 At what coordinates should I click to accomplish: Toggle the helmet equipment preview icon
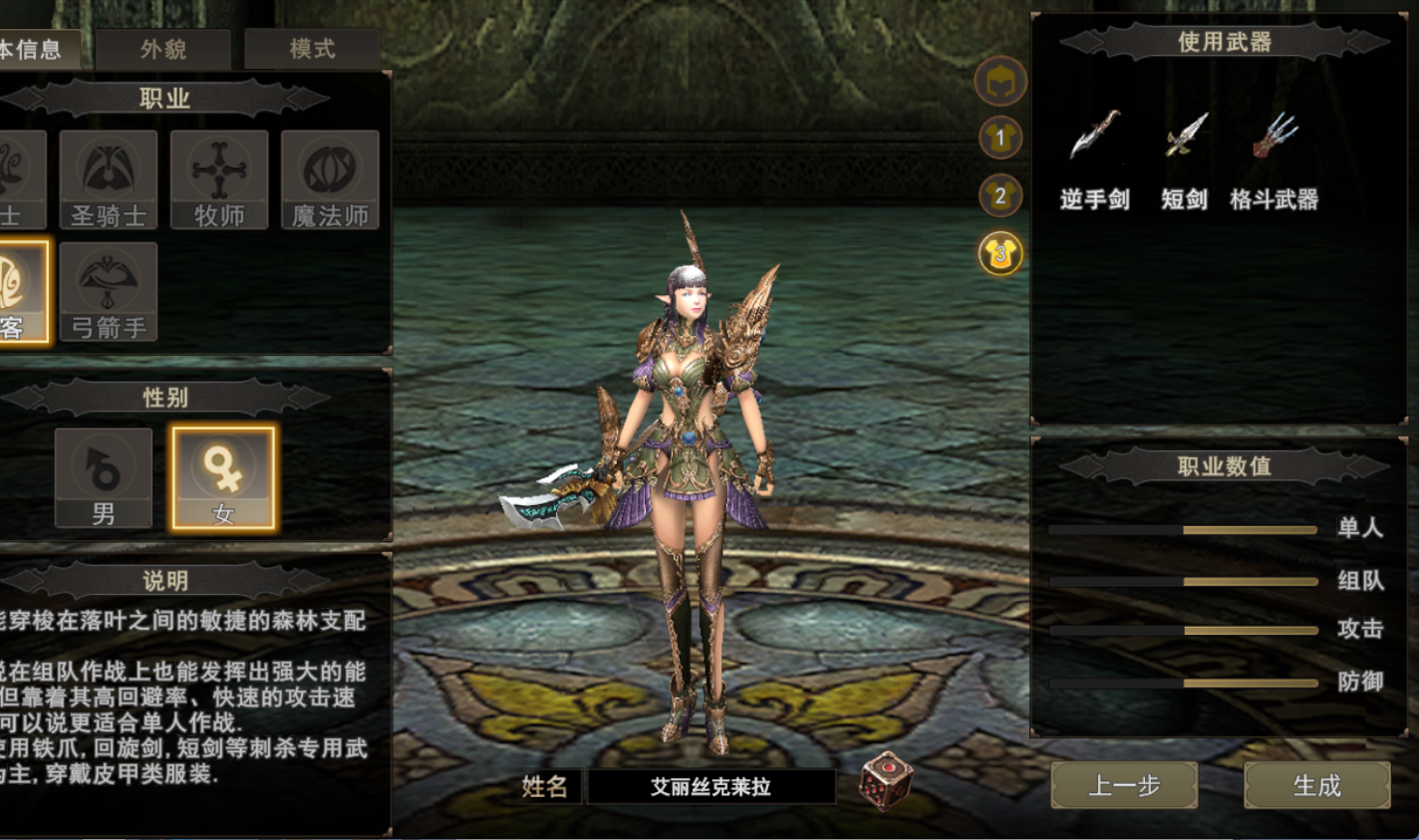[x=1001, y=82]
